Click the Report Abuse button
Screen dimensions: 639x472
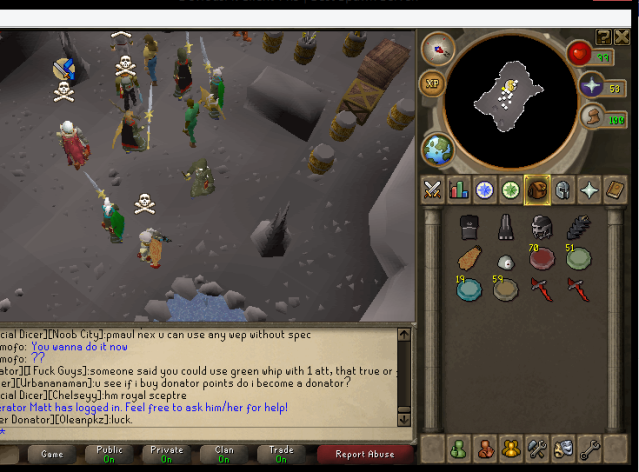(x=364, y=453)
